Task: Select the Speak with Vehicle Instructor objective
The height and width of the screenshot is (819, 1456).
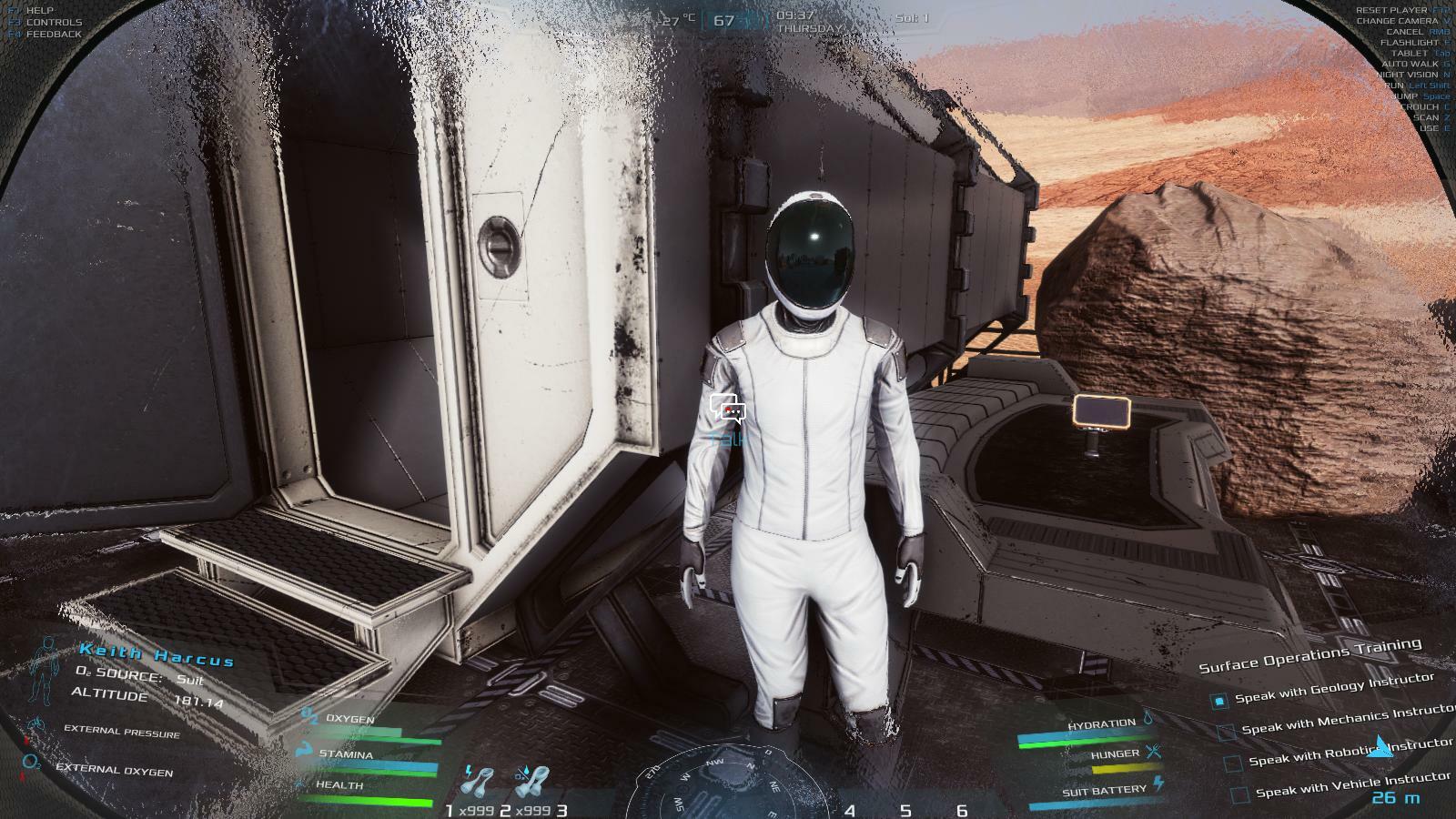Action: pos(1351,784)
